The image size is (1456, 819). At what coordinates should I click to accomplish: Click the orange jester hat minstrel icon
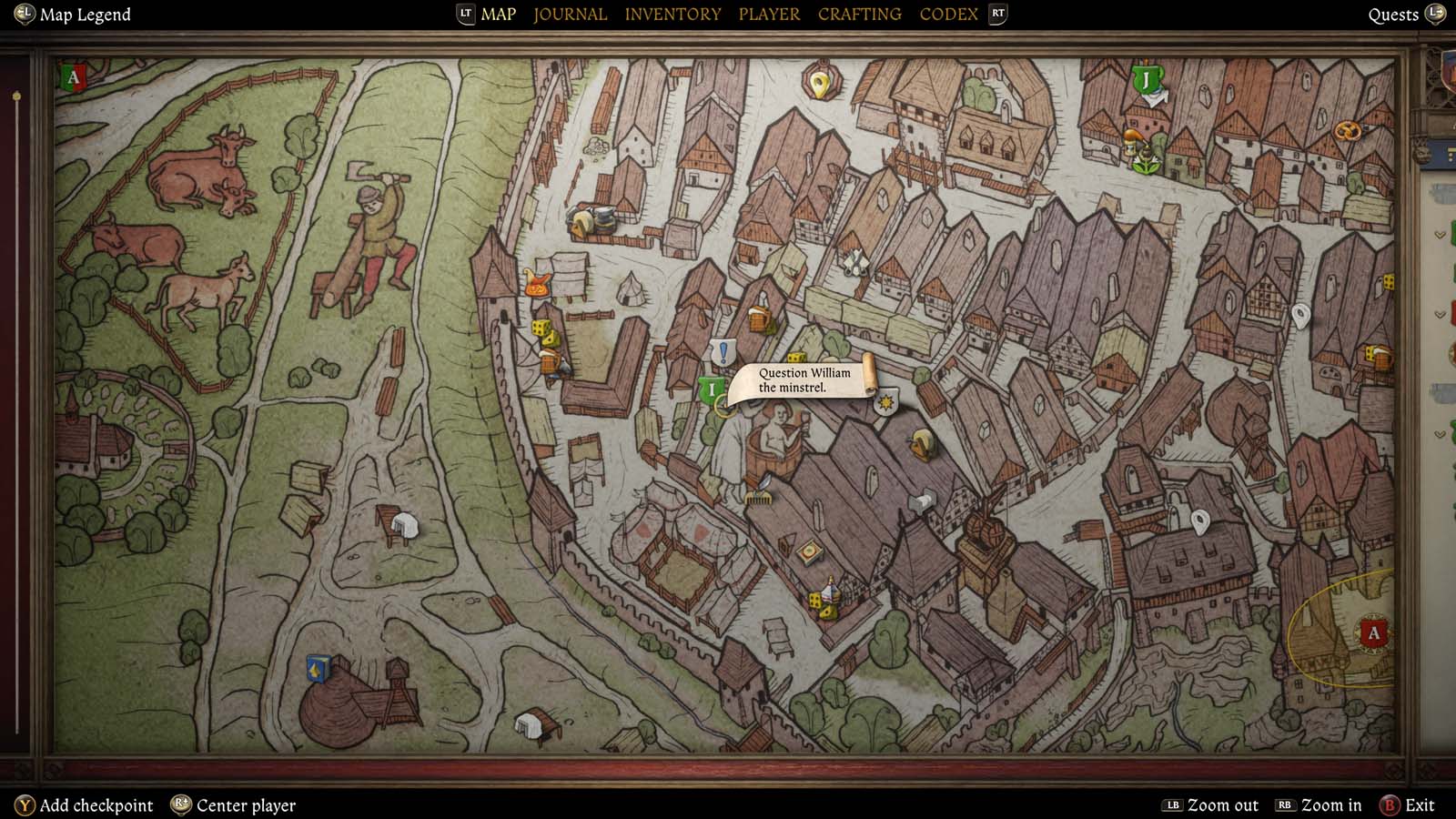(536, 285)
